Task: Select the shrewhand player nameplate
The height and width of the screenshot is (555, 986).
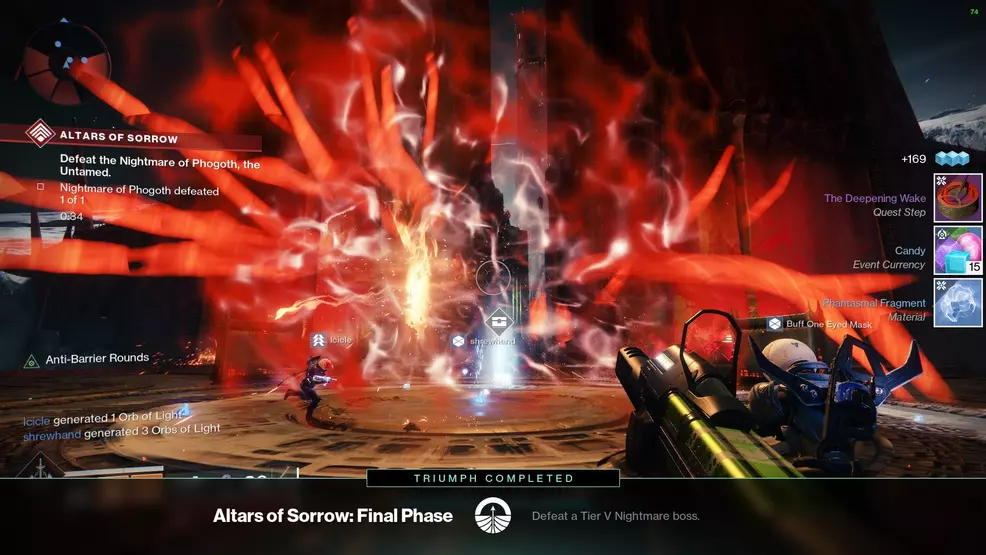Action: 484,341
